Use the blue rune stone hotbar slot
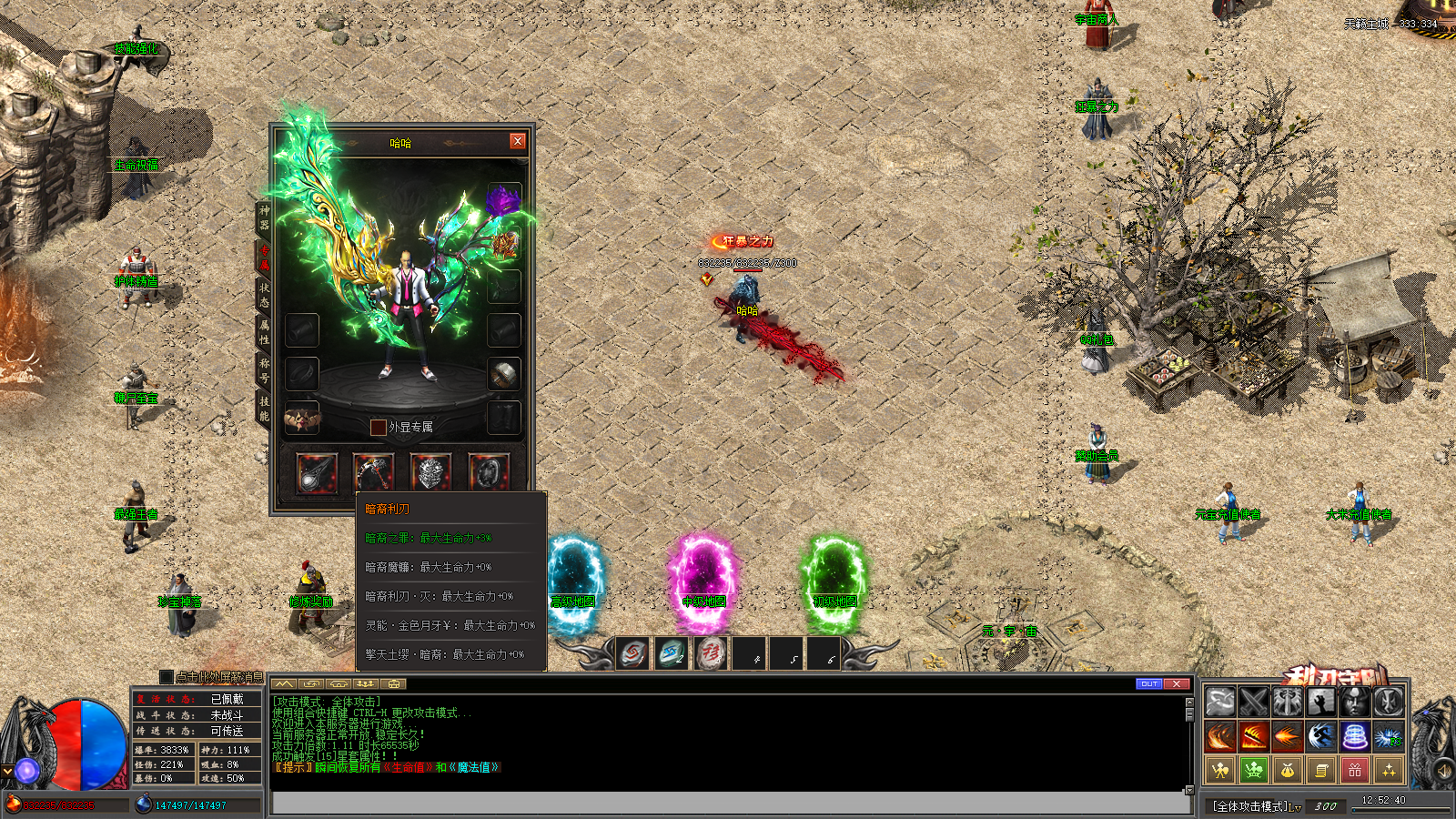The height and width of the screenshot is (819, 1456). [672, 652]
